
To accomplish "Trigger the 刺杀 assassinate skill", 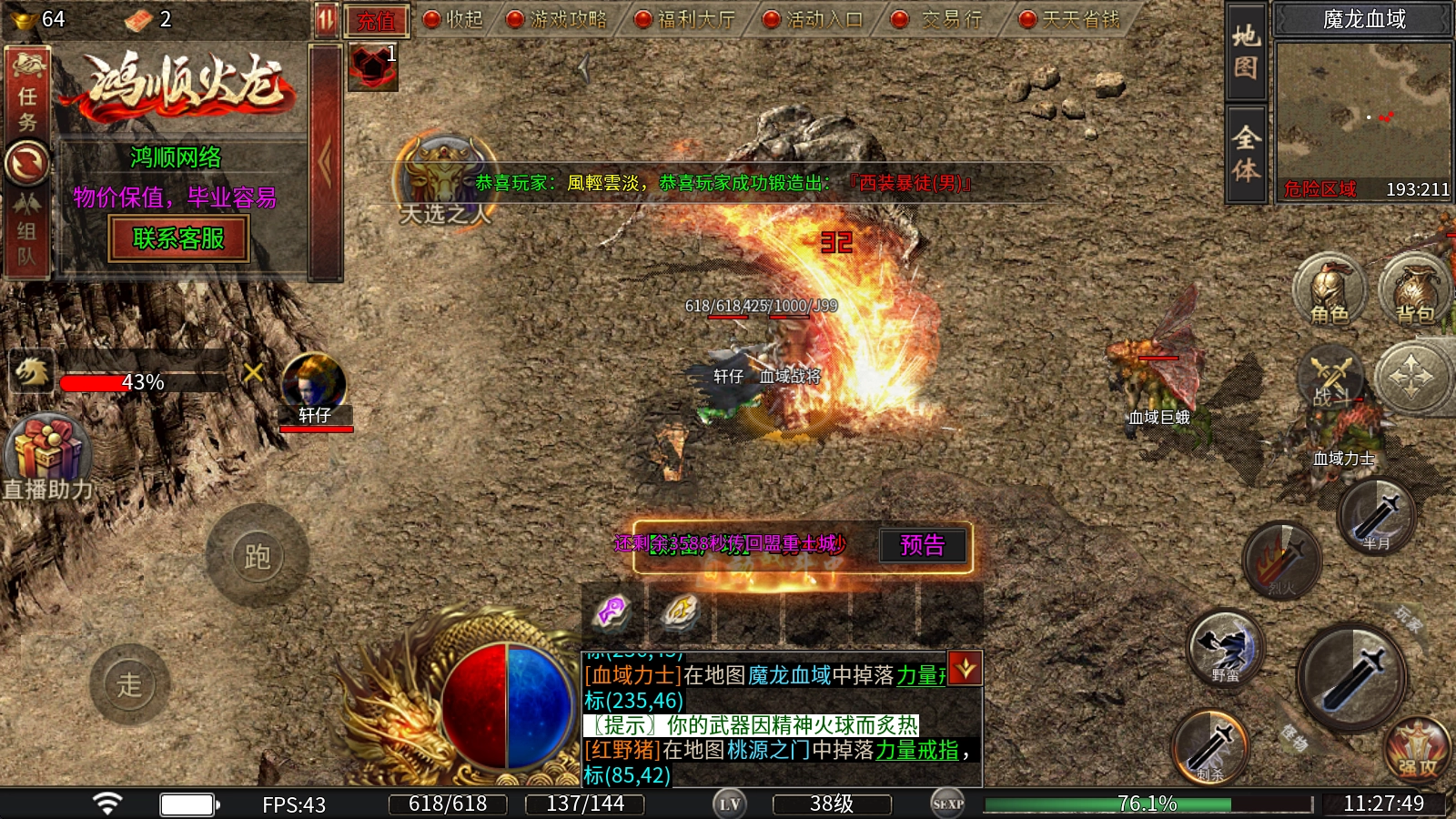I will tap(1210, 747).
